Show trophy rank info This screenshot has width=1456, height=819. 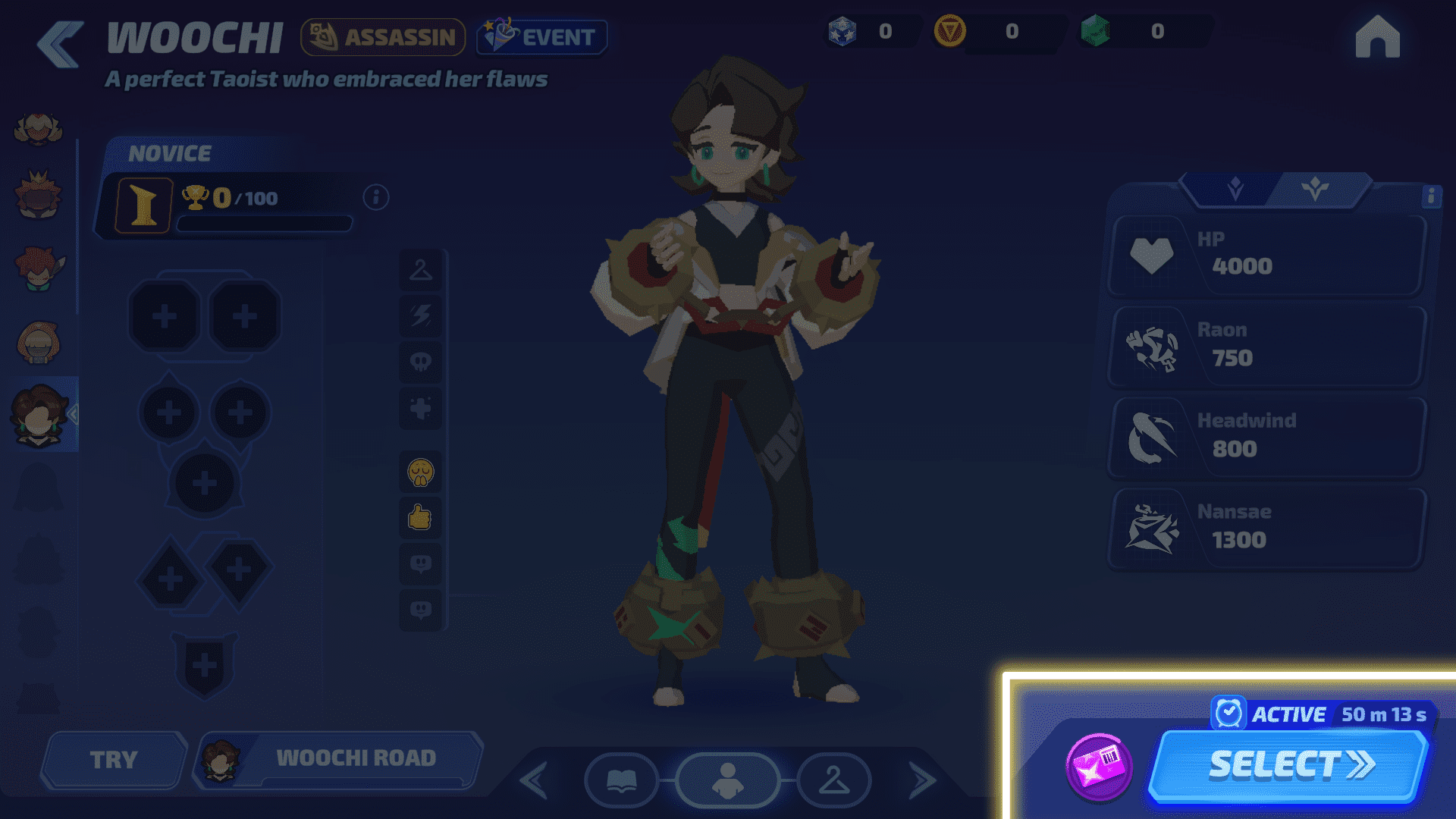376,198
